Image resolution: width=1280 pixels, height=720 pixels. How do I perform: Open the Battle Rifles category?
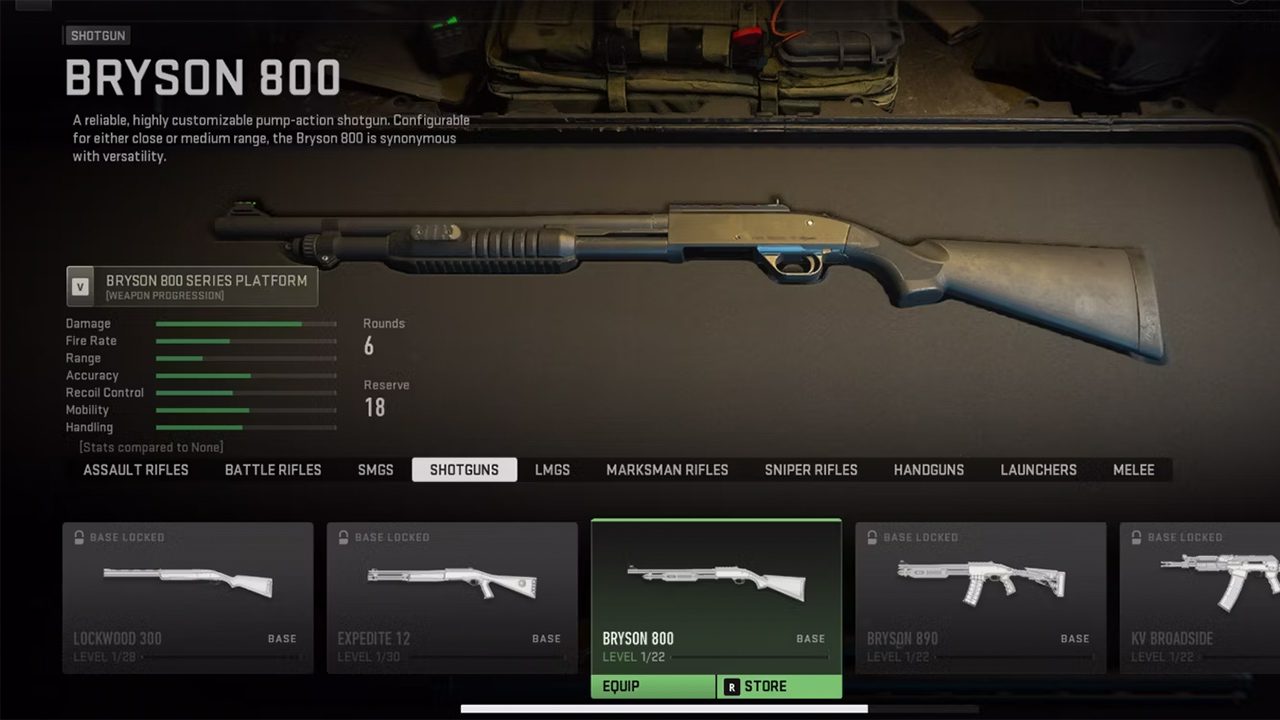point(273,470)
